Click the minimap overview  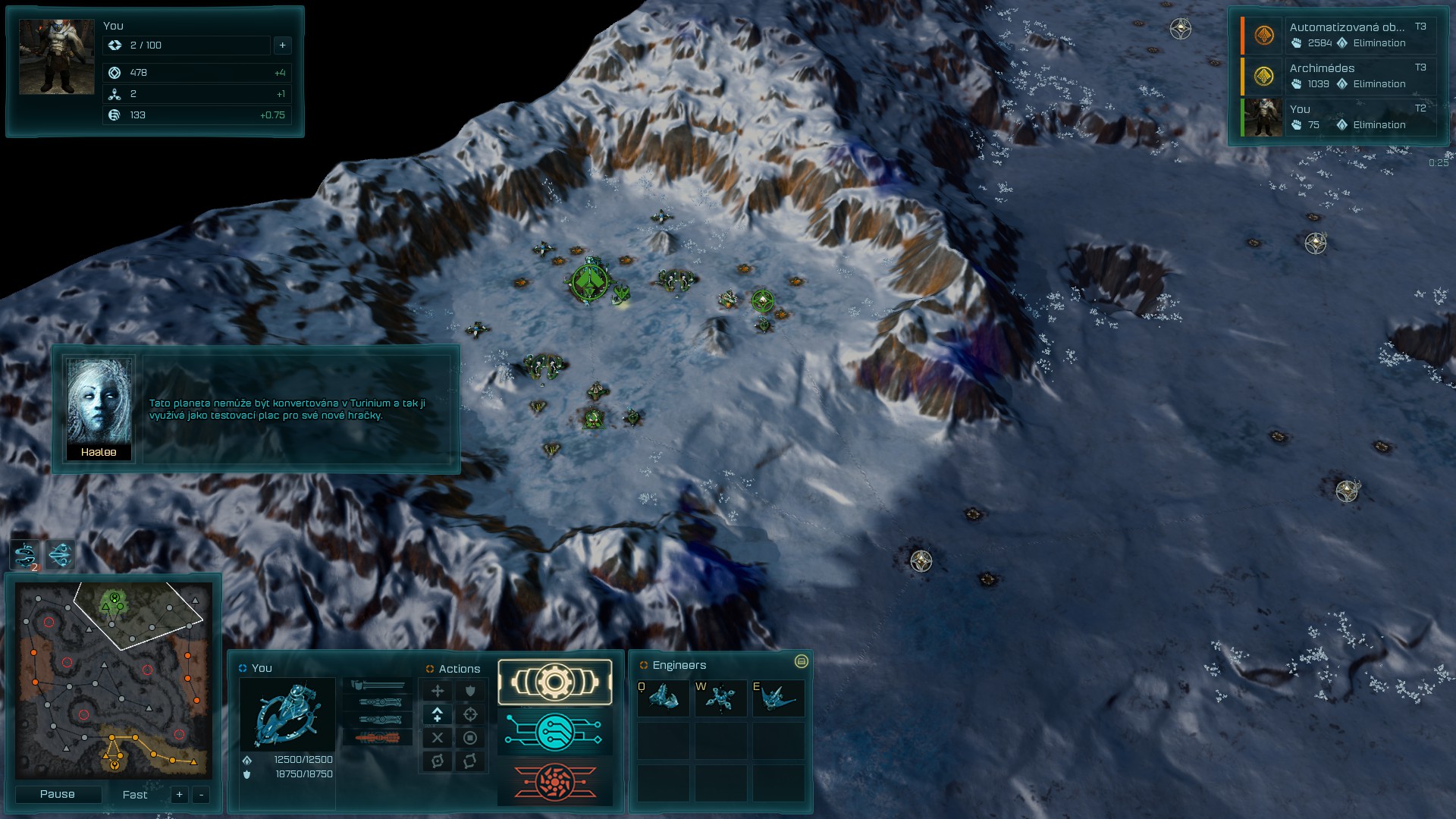[114, 680]
